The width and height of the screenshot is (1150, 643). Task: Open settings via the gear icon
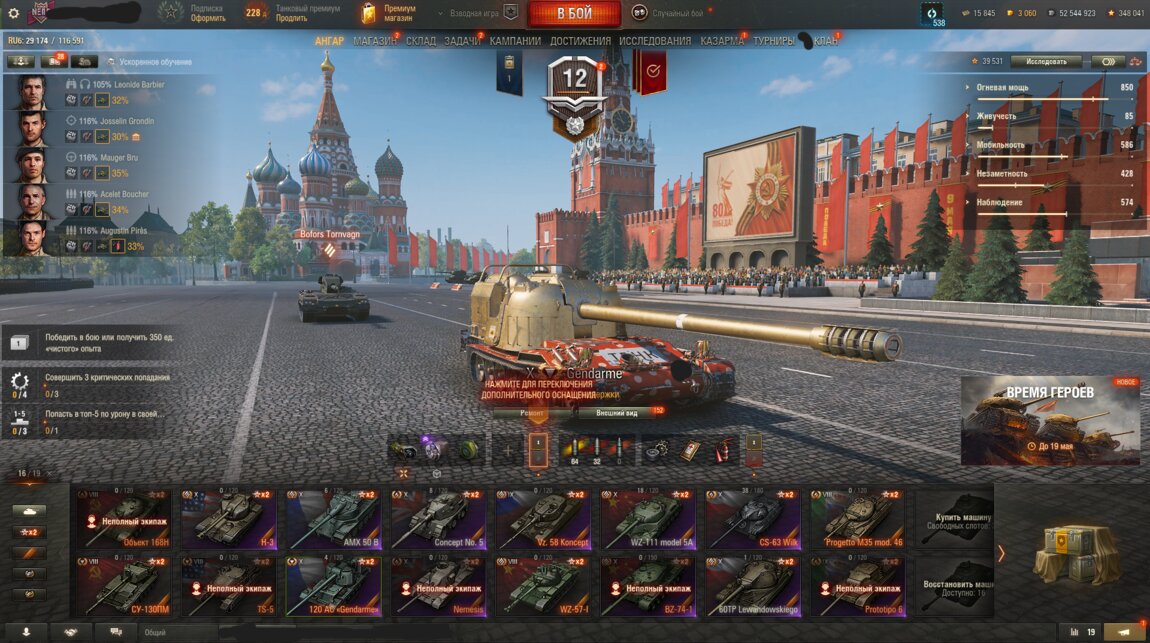[x=13, y=13]
